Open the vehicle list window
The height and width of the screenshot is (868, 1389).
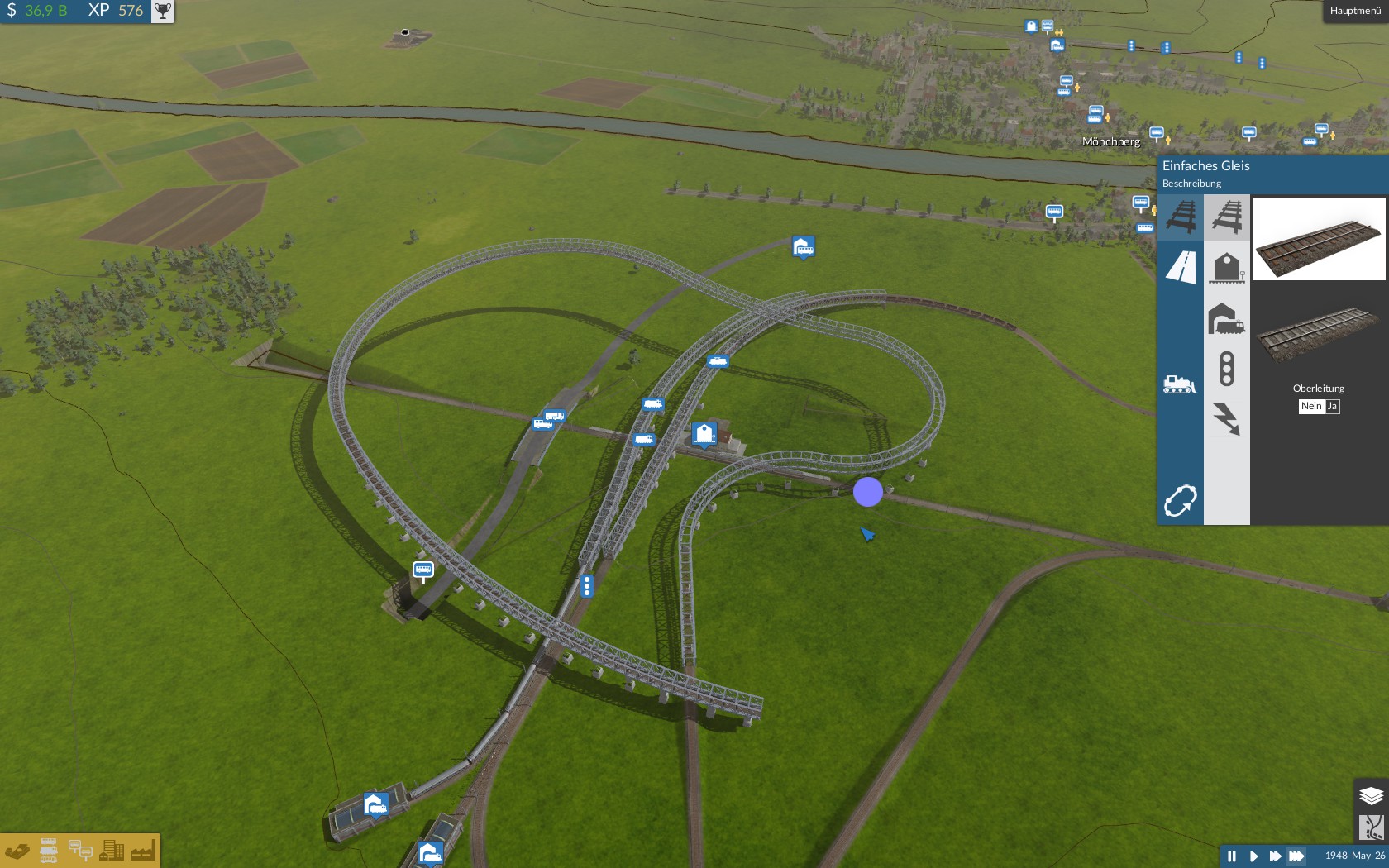pos(49,851)
